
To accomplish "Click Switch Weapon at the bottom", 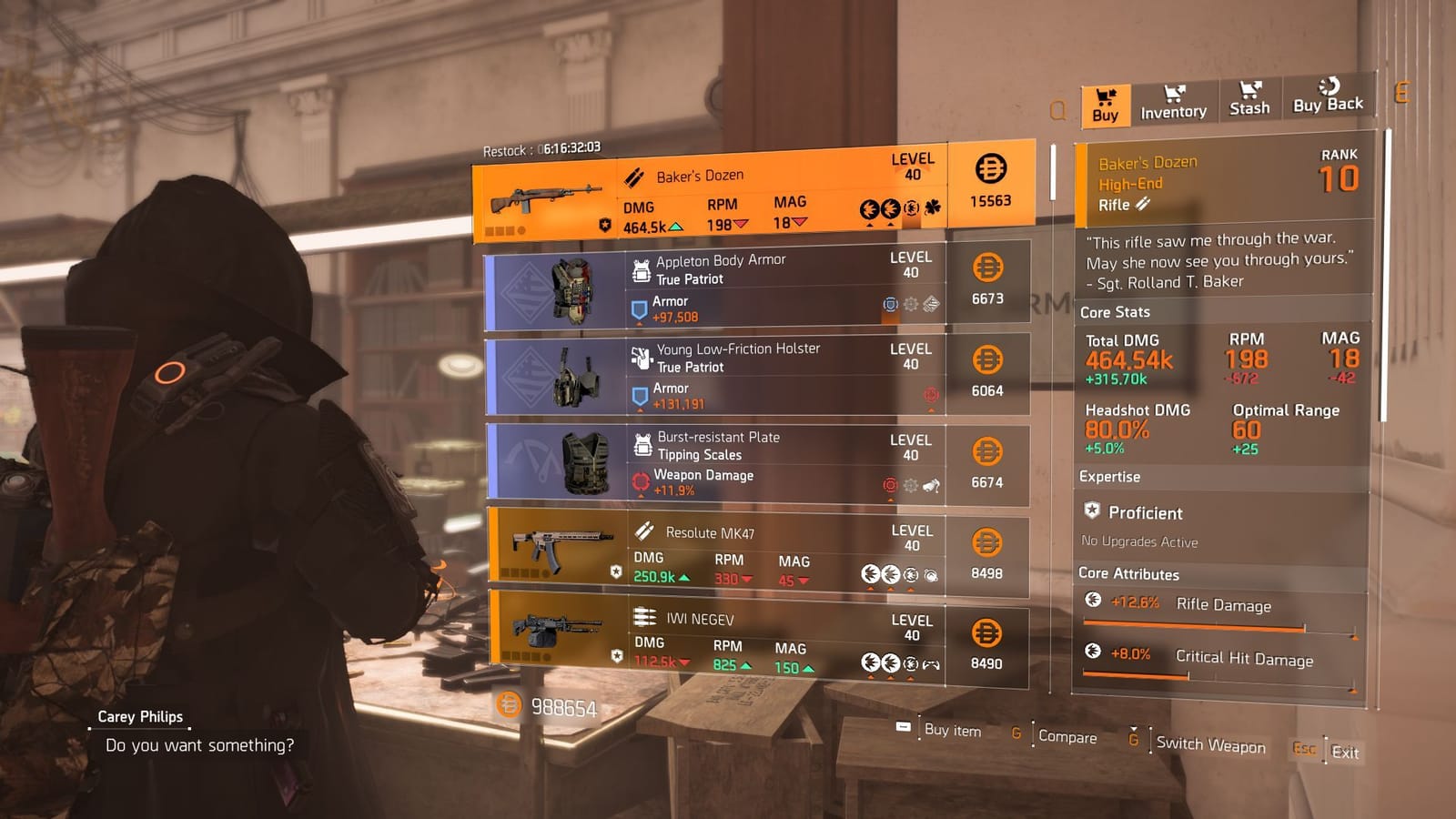I will [1210, 744].
